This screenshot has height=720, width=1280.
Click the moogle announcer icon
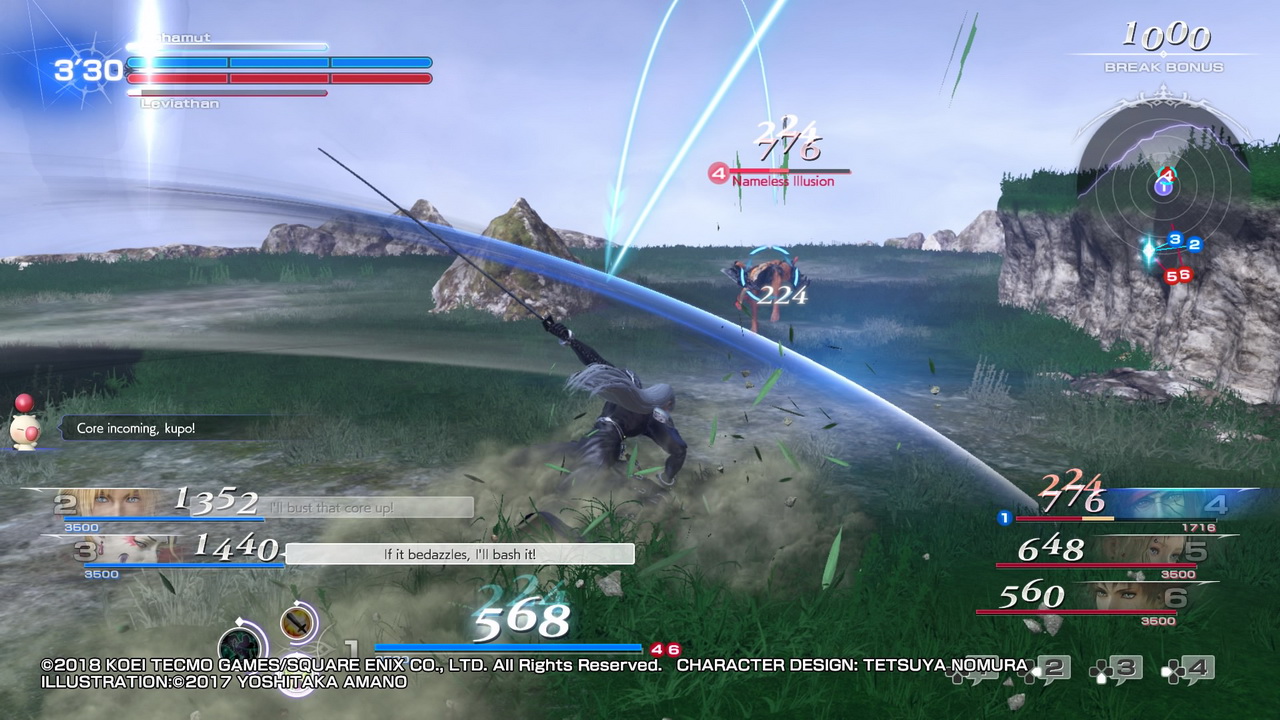tap(25, 425)
